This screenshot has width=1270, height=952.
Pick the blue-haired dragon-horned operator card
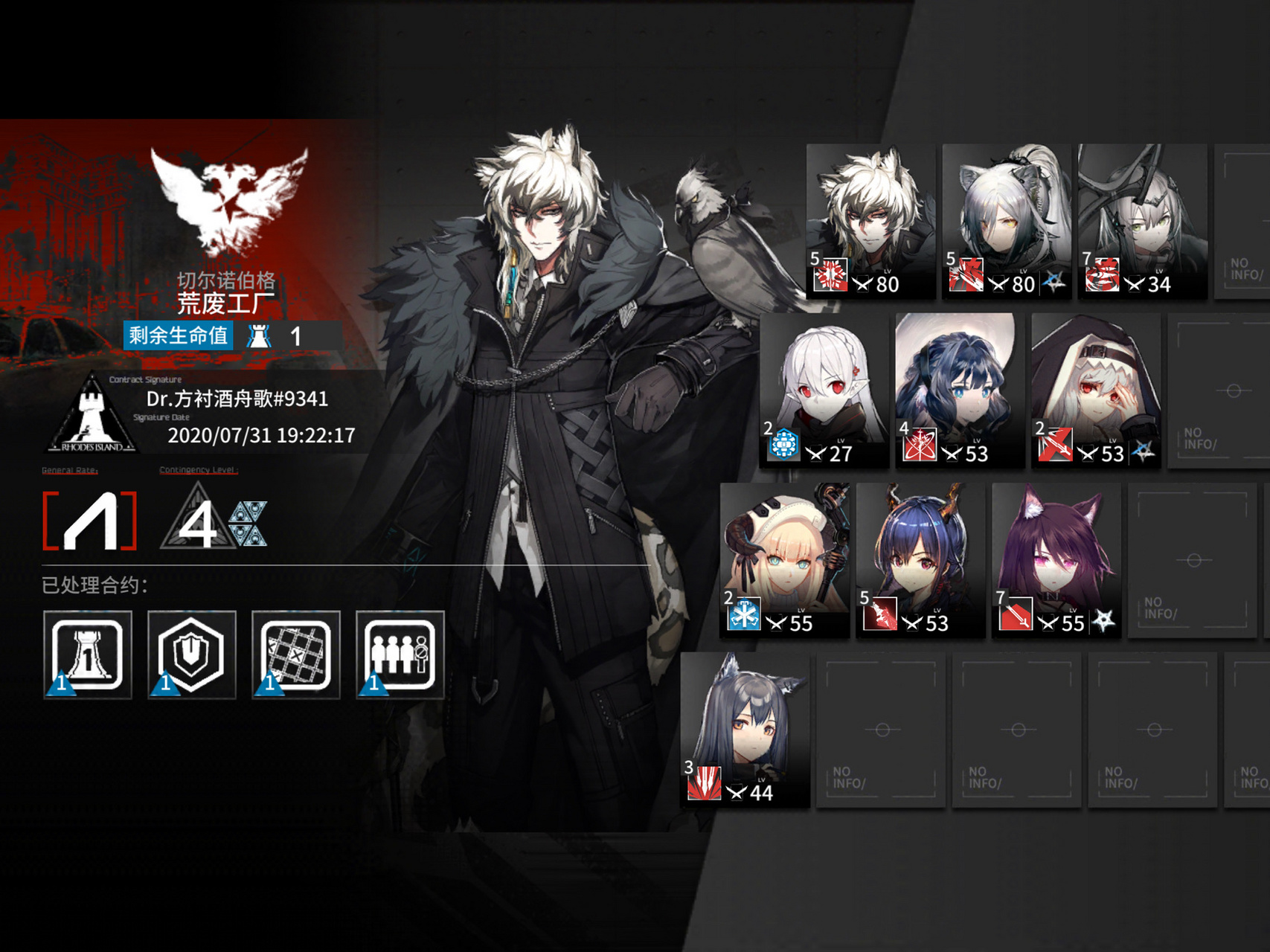tap(920, 559)
